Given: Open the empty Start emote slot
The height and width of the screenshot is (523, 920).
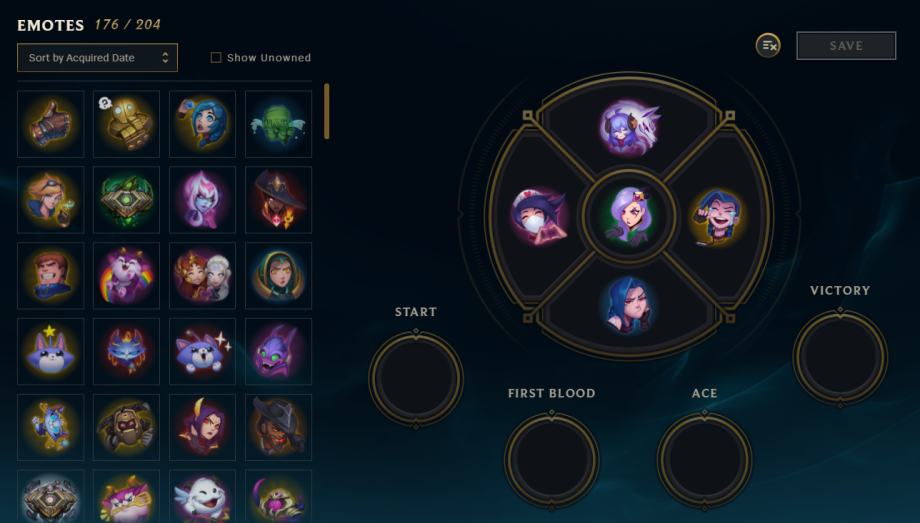Looking at the screenshot, I should point(416,379).
